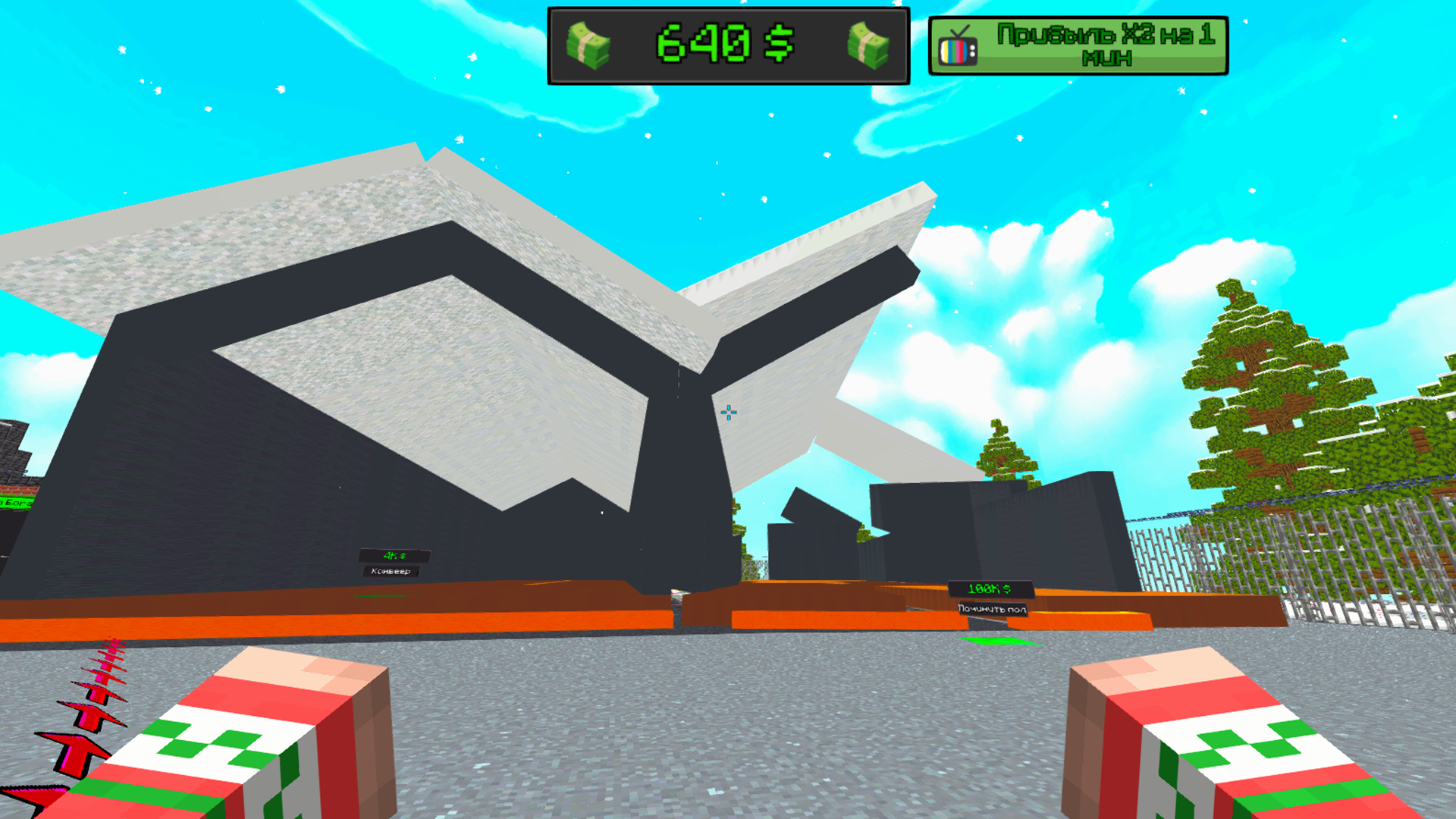
Task: Click the glowing green floor marker
Action: (993, 639)
